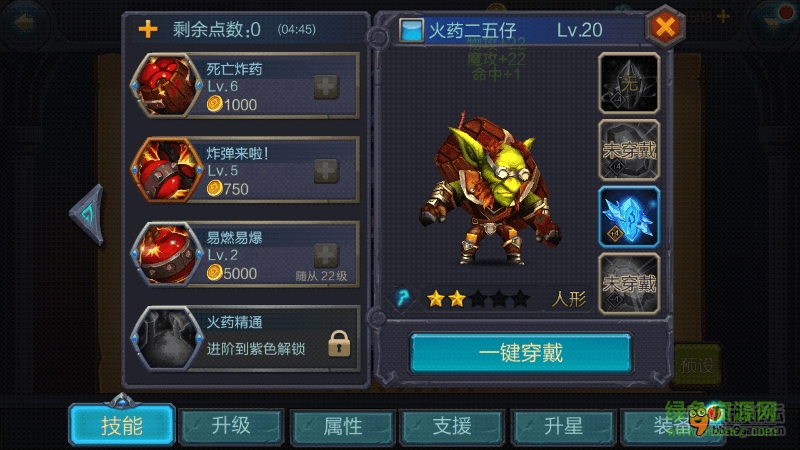Choose the 易燃易爆 skill icon
Image resolution: width=800 pixels, height=450 pixels.
point(162,255)
